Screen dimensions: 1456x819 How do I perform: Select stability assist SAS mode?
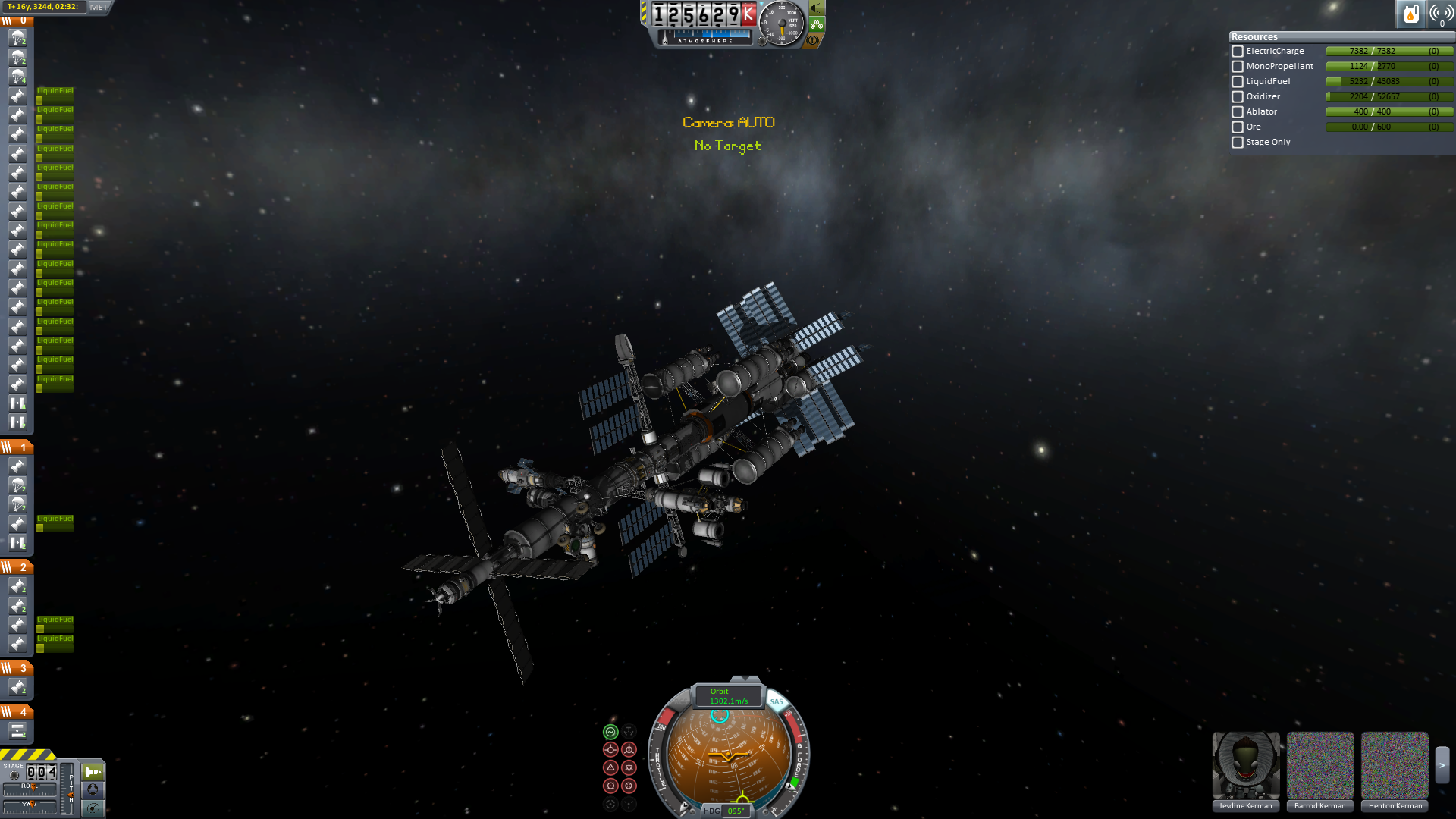[610, 732]
